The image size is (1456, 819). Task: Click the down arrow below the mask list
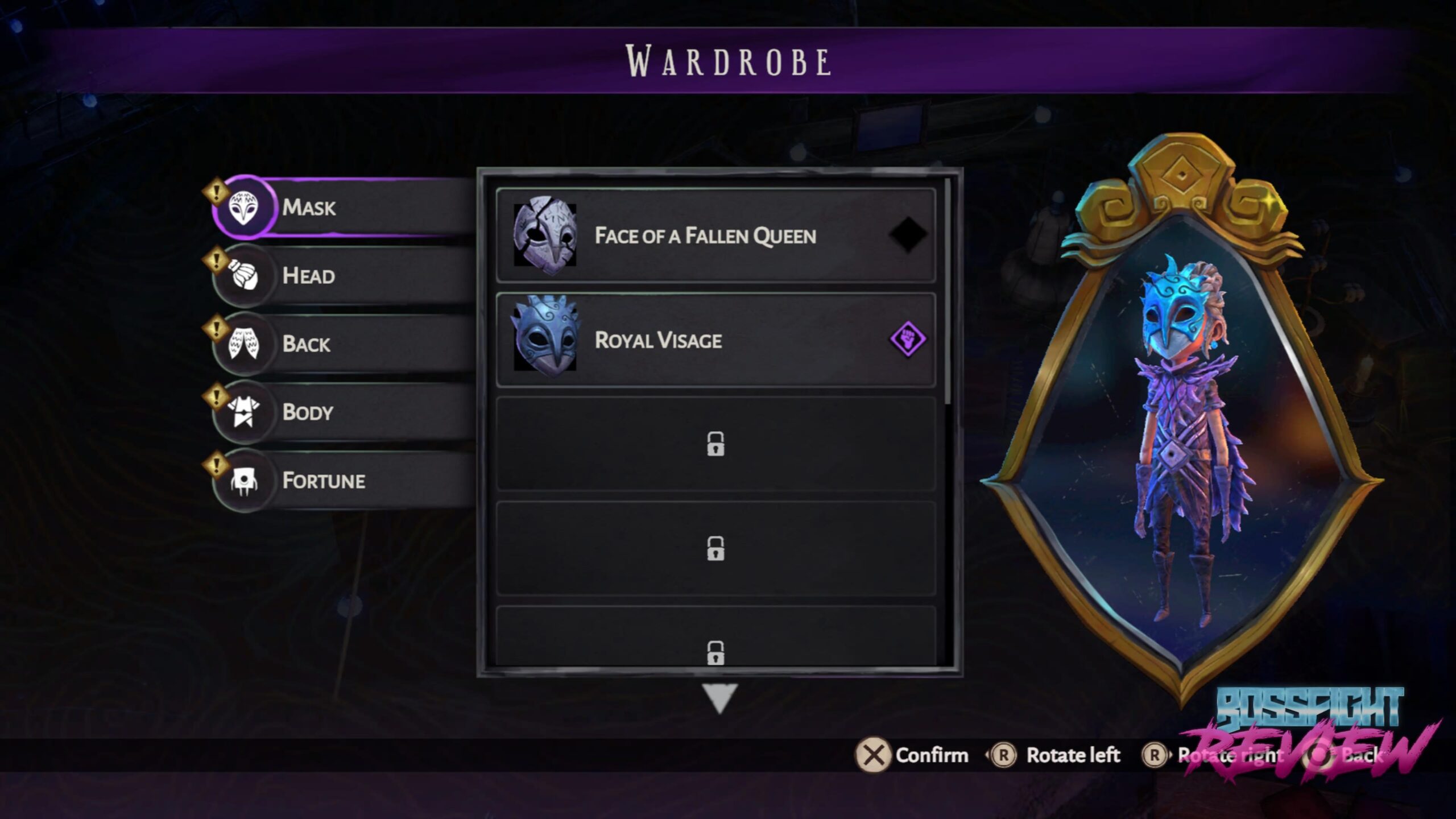click(719, 697)
